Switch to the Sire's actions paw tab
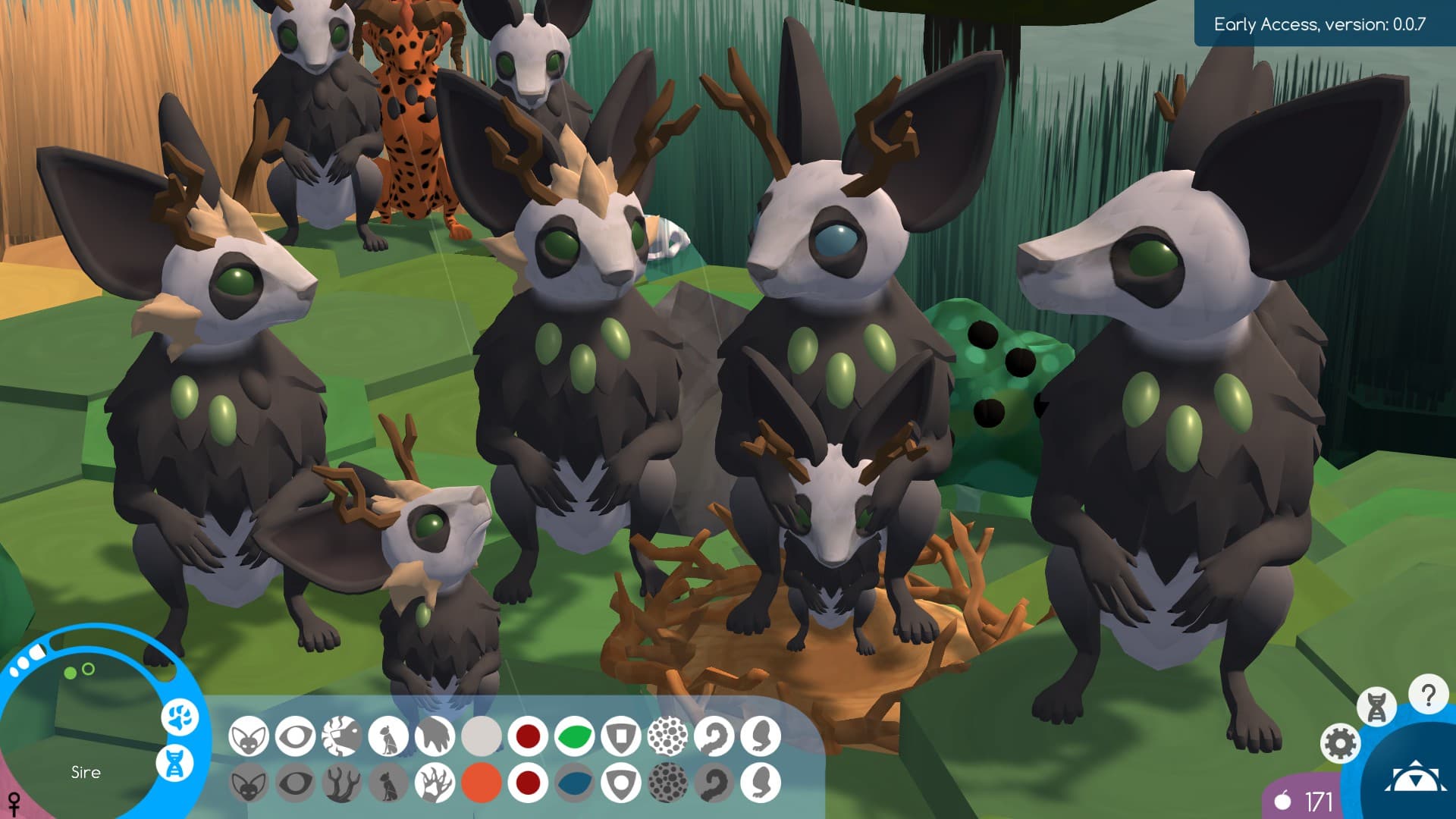 click(179, 718)
